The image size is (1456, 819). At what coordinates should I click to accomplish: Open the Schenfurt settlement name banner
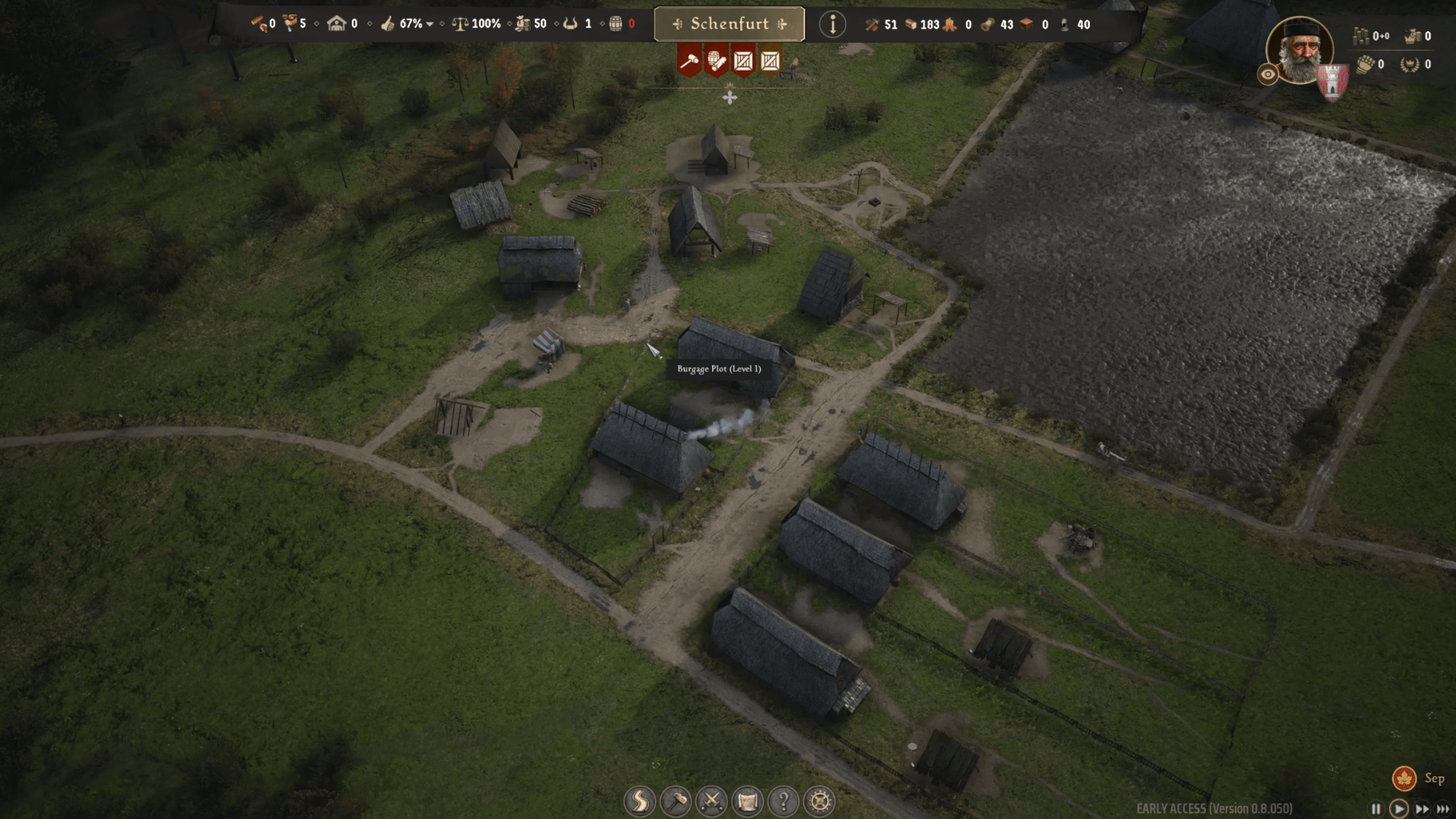(729, 24)
